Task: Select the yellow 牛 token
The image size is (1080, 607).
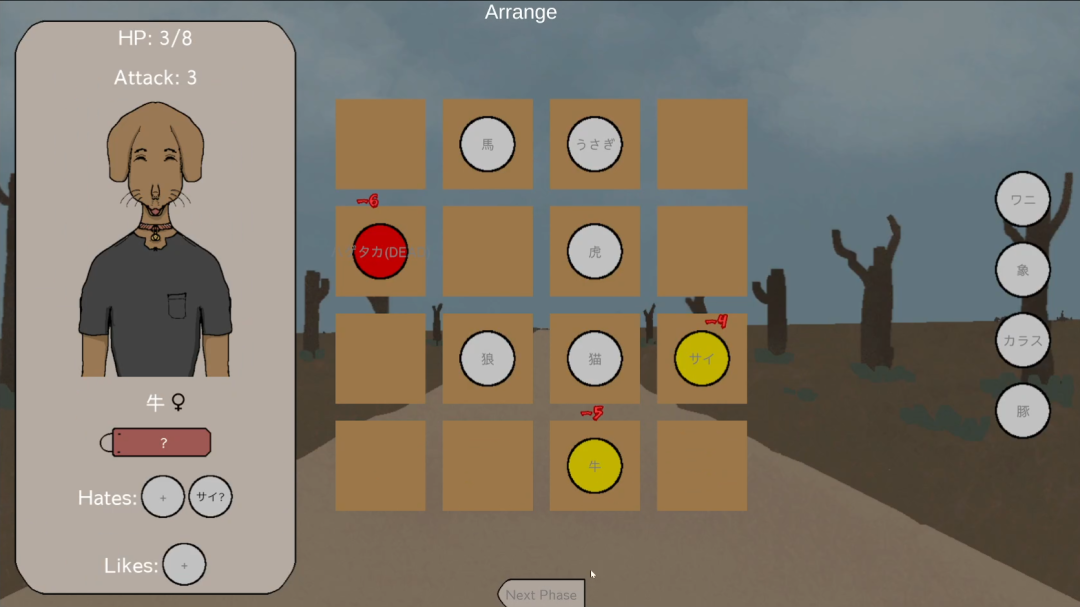Action: [x=595, y=466]
